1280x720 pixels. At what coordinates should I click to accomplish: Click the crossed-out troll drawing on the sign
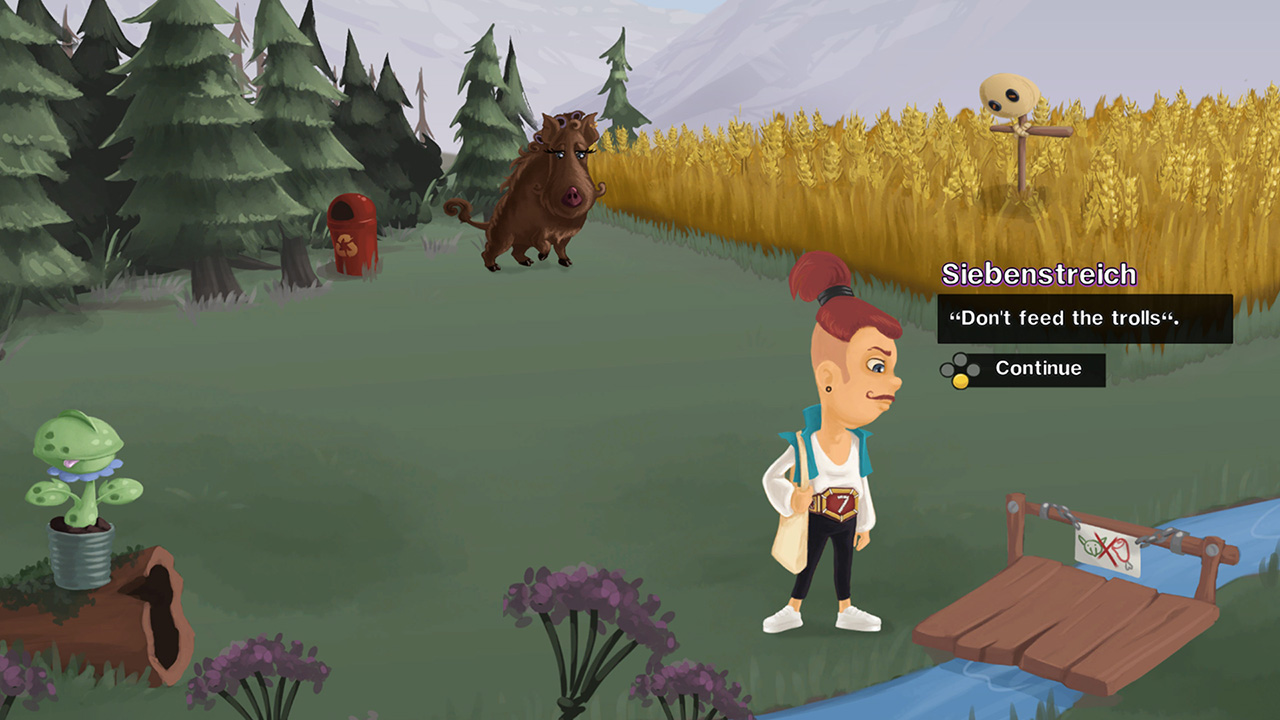coord(1092,546)
